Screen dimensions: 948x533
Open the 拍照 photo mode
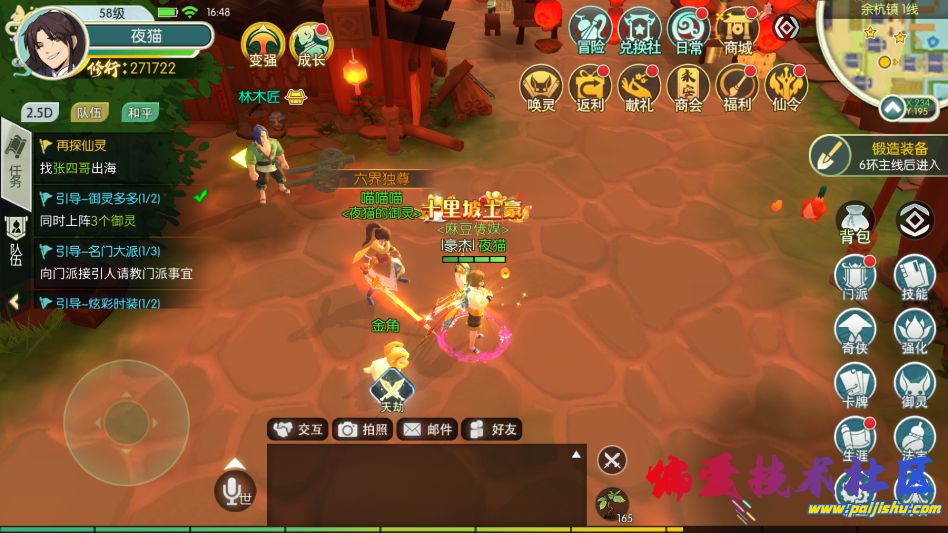363,429
